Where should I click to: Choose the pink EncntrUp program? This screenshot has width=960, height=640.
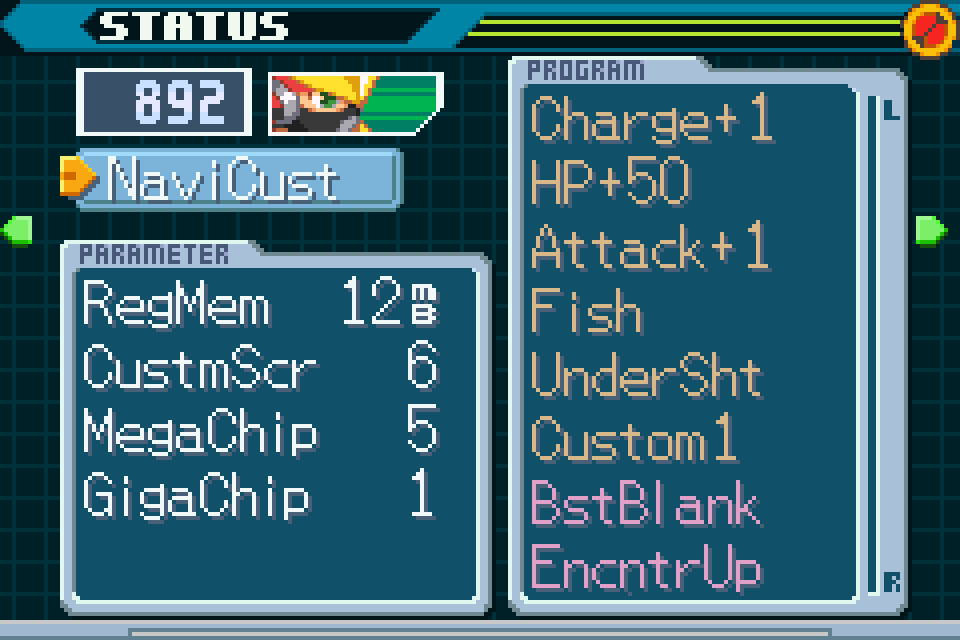(x=646, y=567)
